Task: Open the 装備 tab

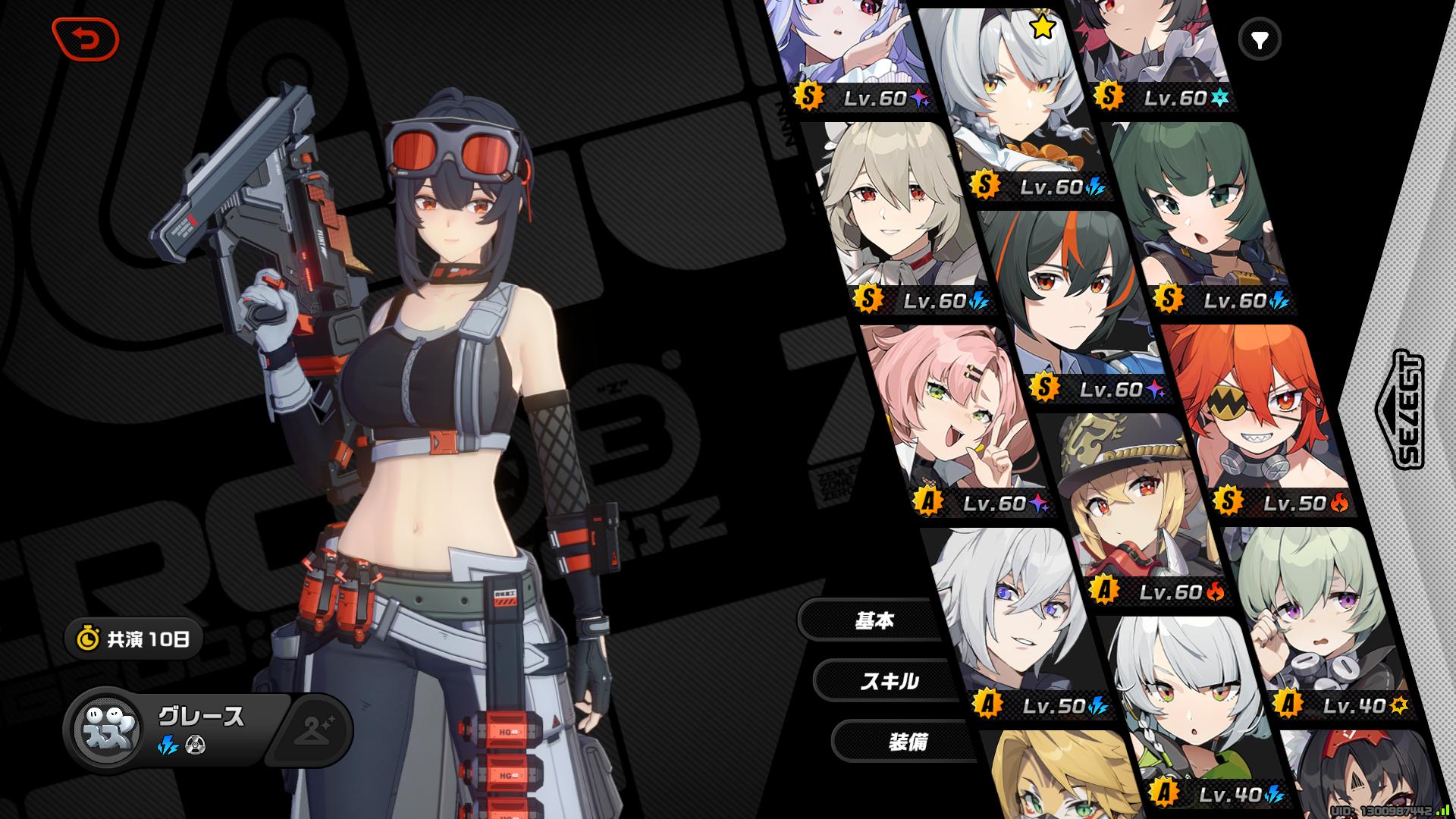Action: pos(907,742)
